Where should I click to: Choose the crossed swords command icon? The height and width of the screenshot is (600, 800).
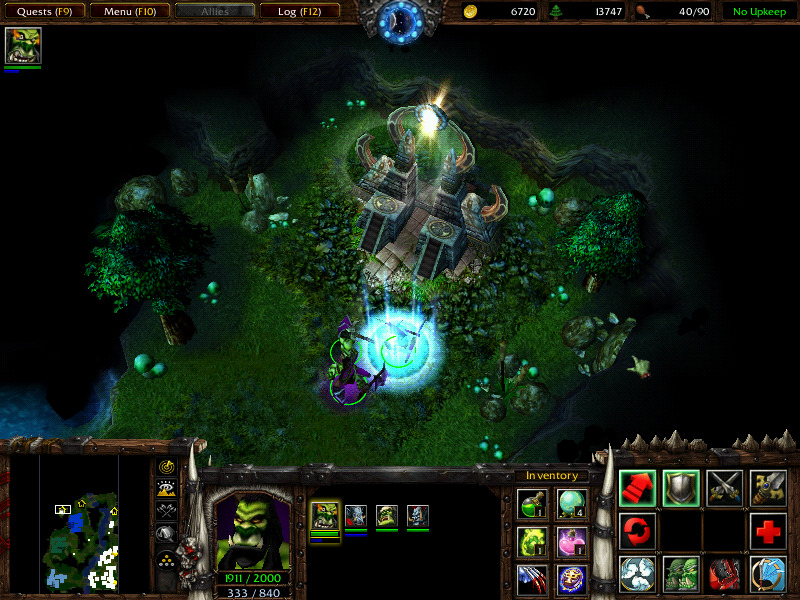point(724,487)
